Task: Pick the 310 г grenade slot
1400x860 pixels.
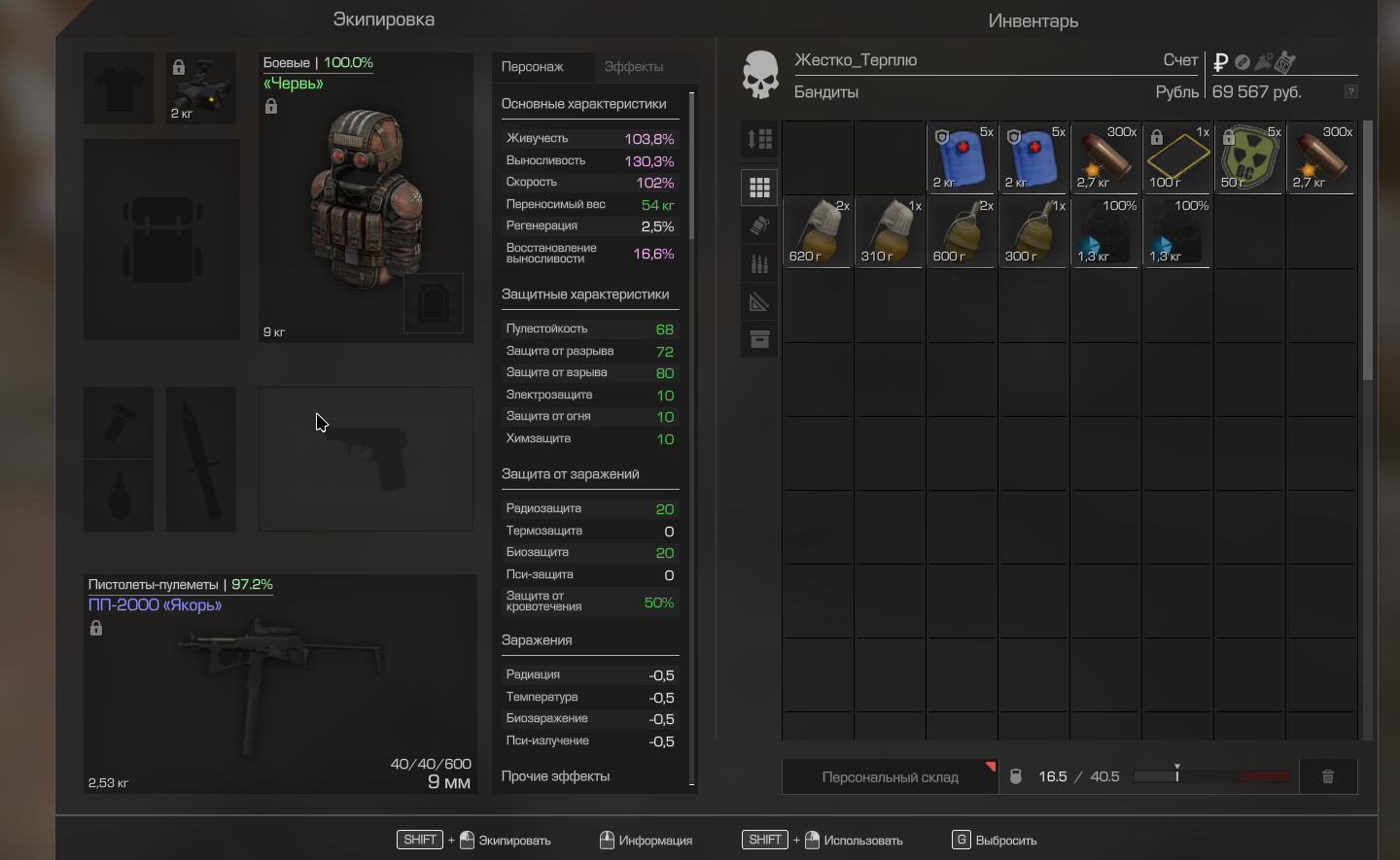Action: click(890, 231)
